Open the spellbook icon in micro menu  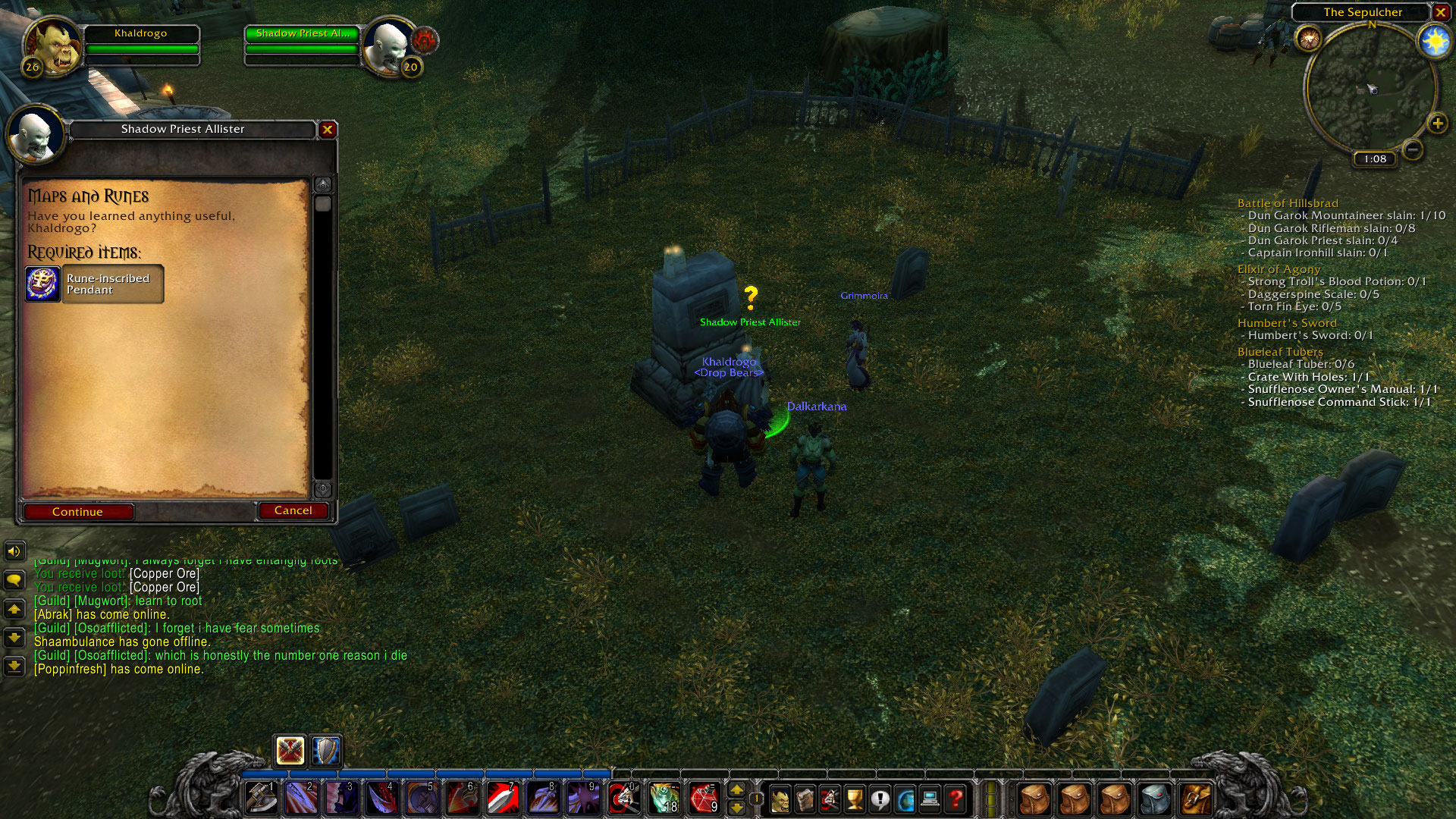pos(804,799)
